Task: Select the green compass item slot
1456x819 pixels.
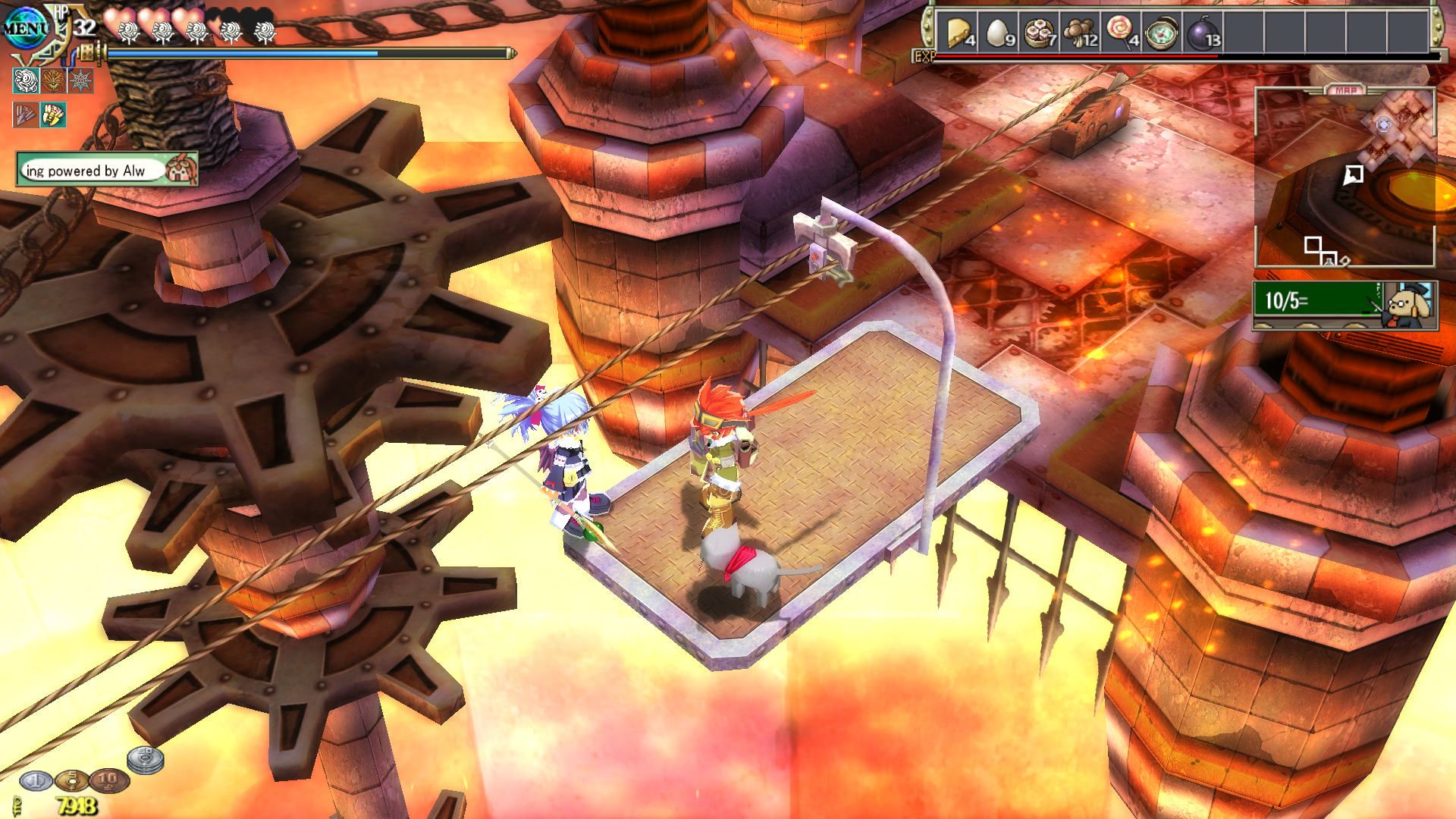Action: coord(1162,33)
